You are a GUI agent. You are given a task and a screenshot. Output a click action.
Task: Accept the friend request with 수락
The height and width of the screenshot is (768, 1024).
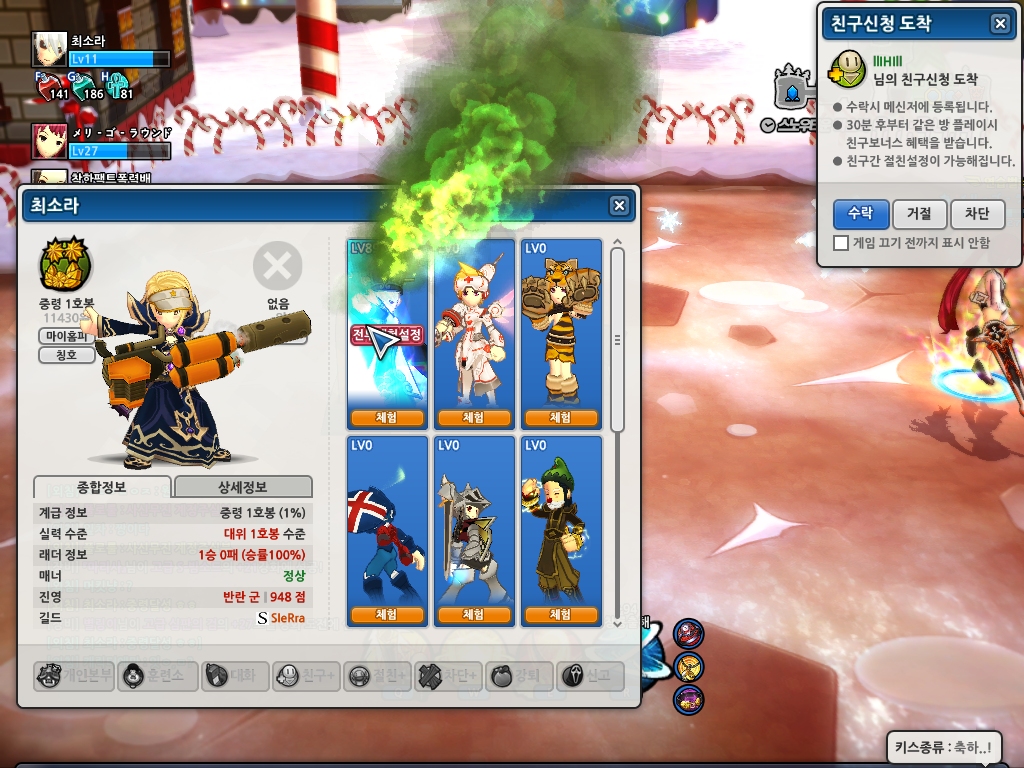[x=860, y=214]
